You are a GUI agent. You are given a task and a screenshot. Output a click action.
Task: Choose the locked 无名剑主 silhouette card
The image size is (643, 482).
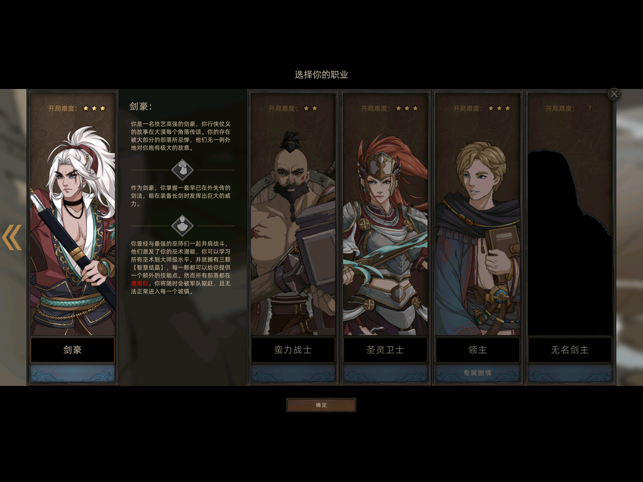569,230
